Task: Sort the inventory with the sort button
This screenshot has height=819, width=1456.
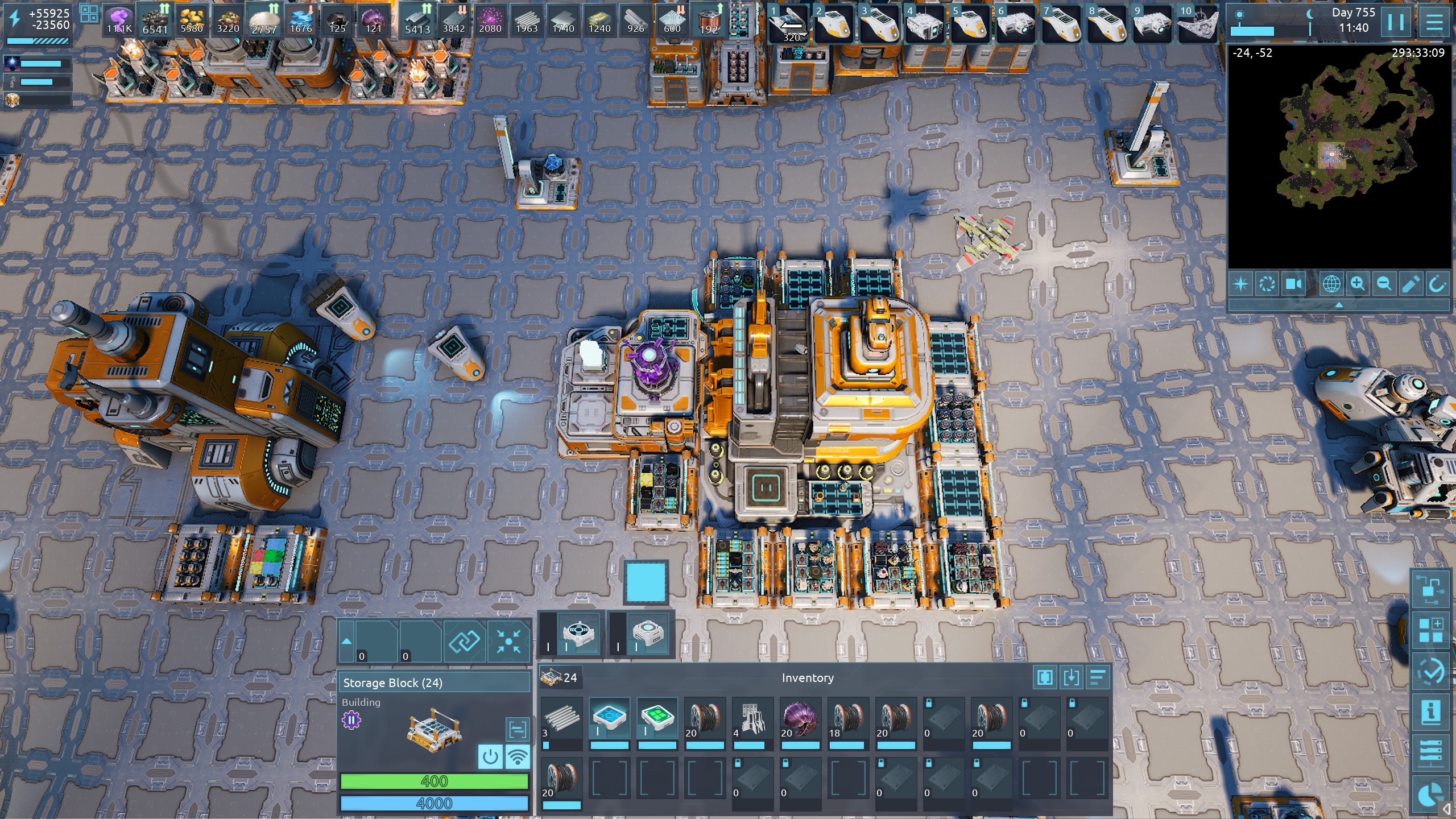Action: 1098,677
